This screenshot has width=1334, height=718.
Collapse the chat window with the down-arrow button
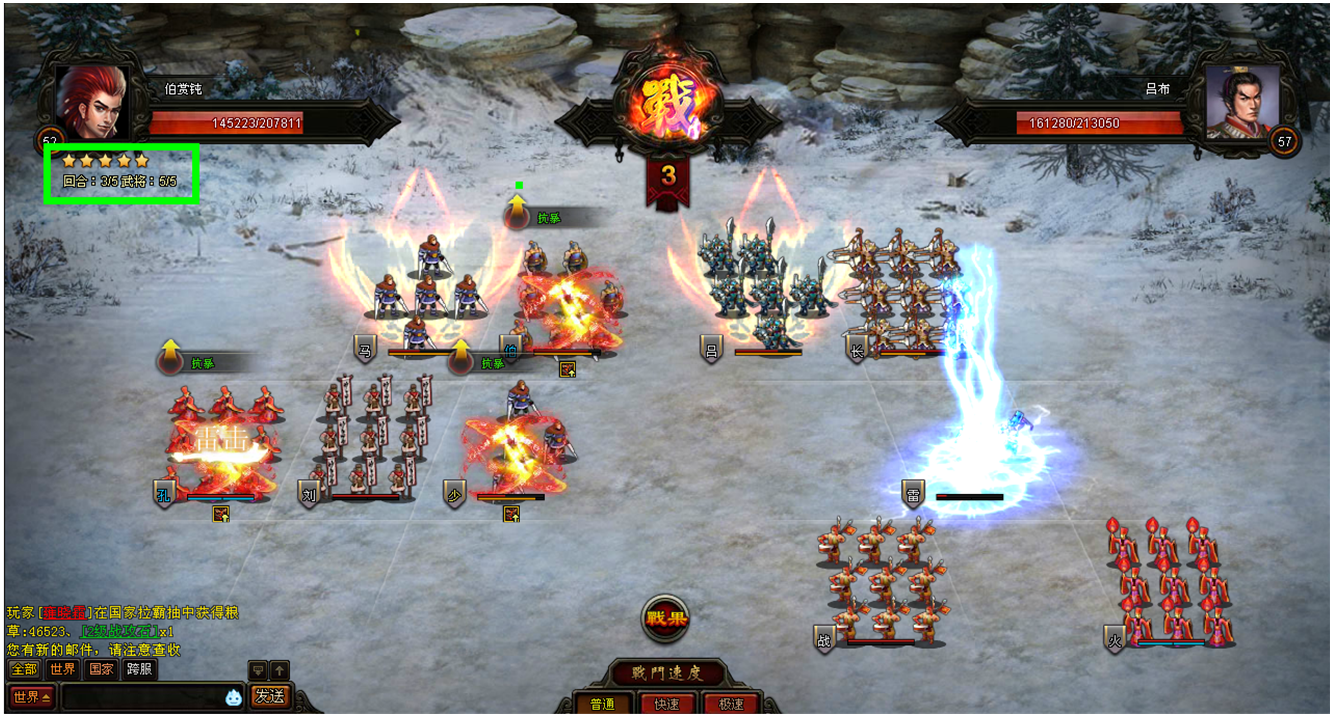[x=257, y=669]
